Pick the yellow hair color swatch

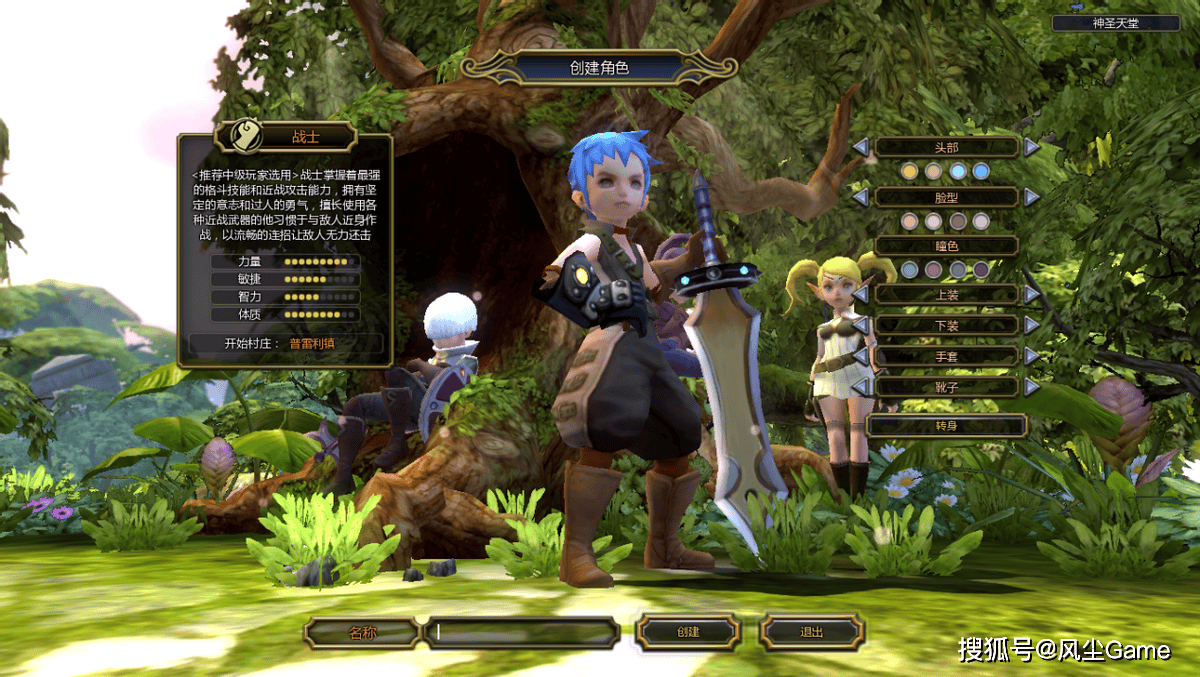tap(909, 171)
